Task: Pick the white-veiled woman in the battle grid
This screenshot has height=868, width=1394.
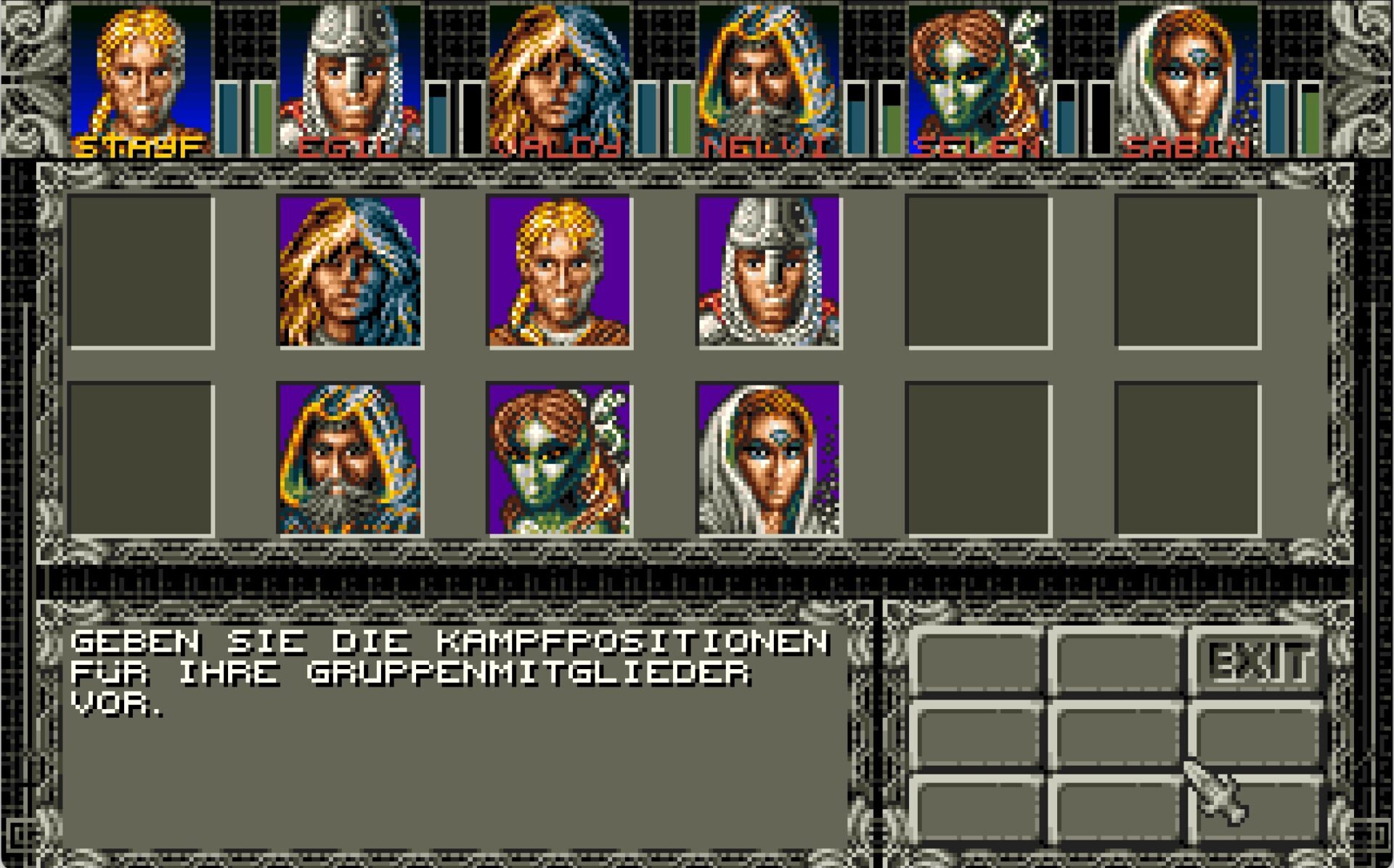Action: point(768,459)
